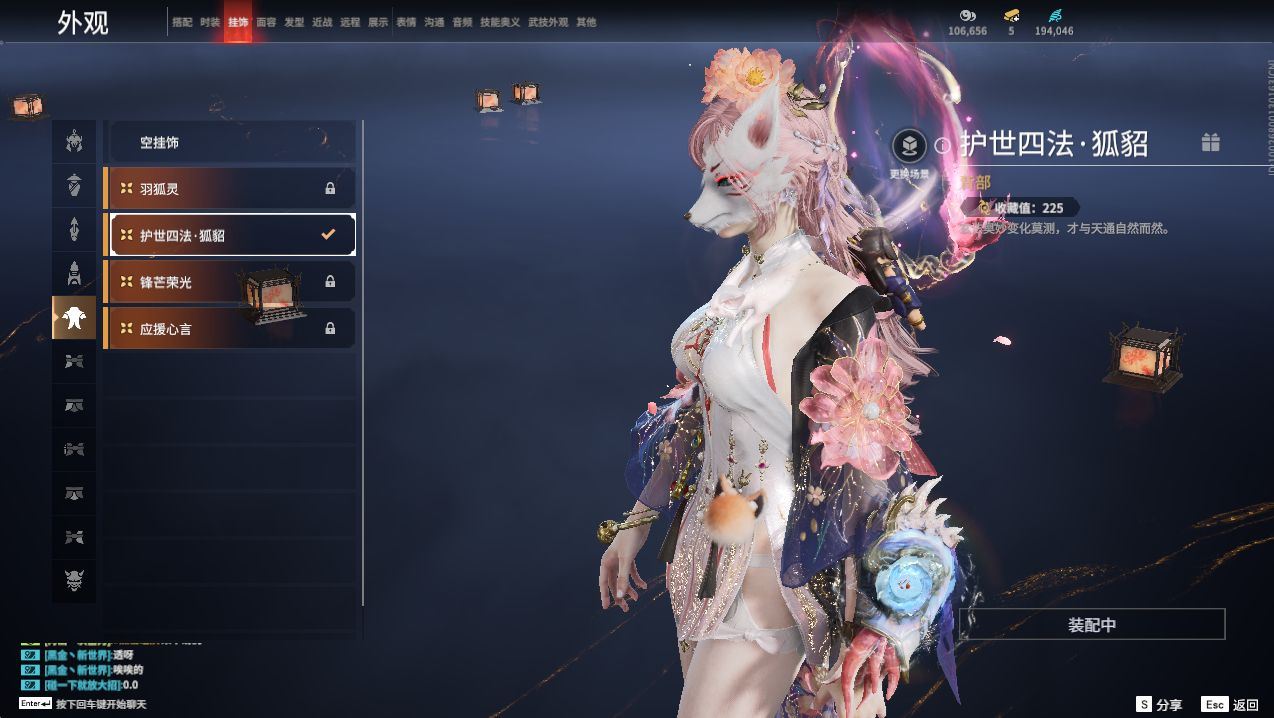The width and height of the screenshot is (1274, 718).
Task: Click the 返回 back button
Action: (x=1230, y=704)
